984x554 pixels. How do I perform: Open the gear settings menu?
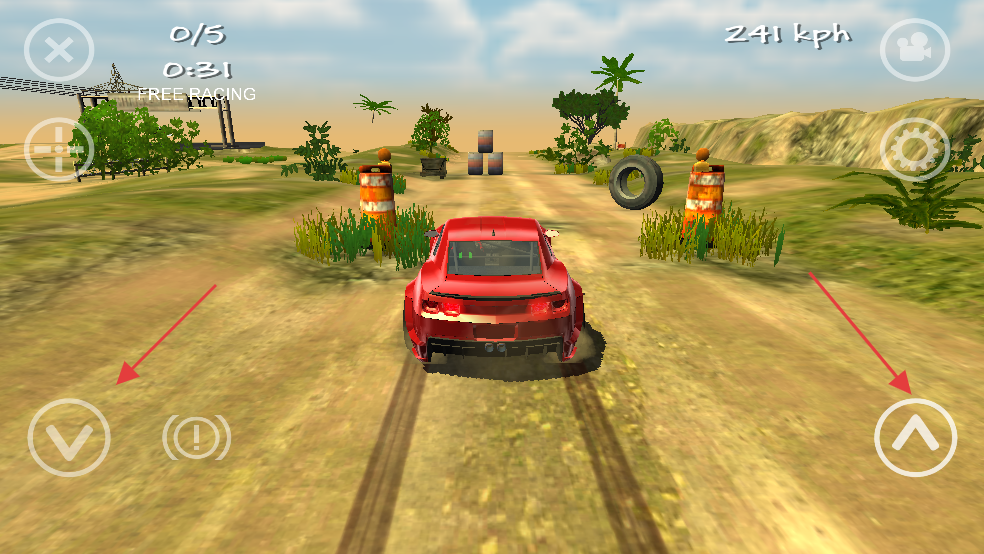(x=914, y=150)
